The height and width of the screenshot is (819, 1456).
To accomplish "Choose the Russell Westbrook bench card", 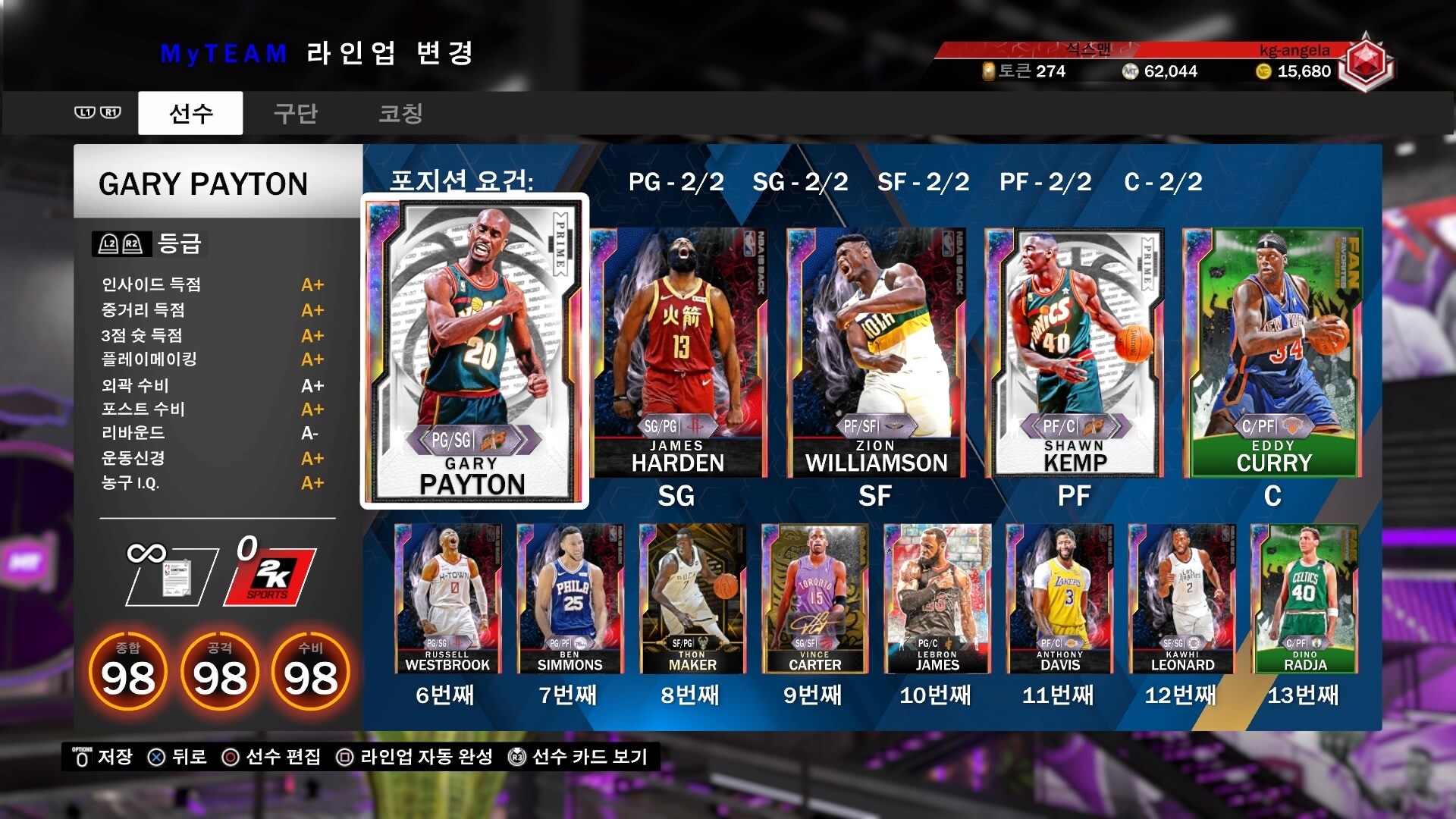I will pos(447,599).
